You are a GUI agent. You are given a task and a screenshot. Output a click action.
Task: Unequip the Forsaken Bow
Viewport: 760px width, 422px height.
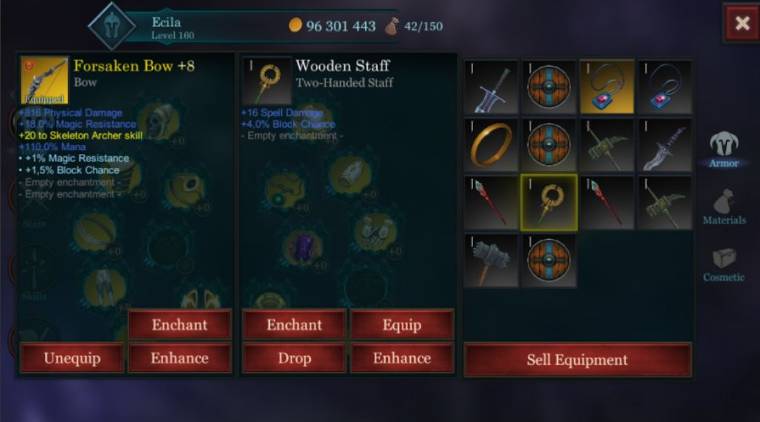[x=71, y=358]
